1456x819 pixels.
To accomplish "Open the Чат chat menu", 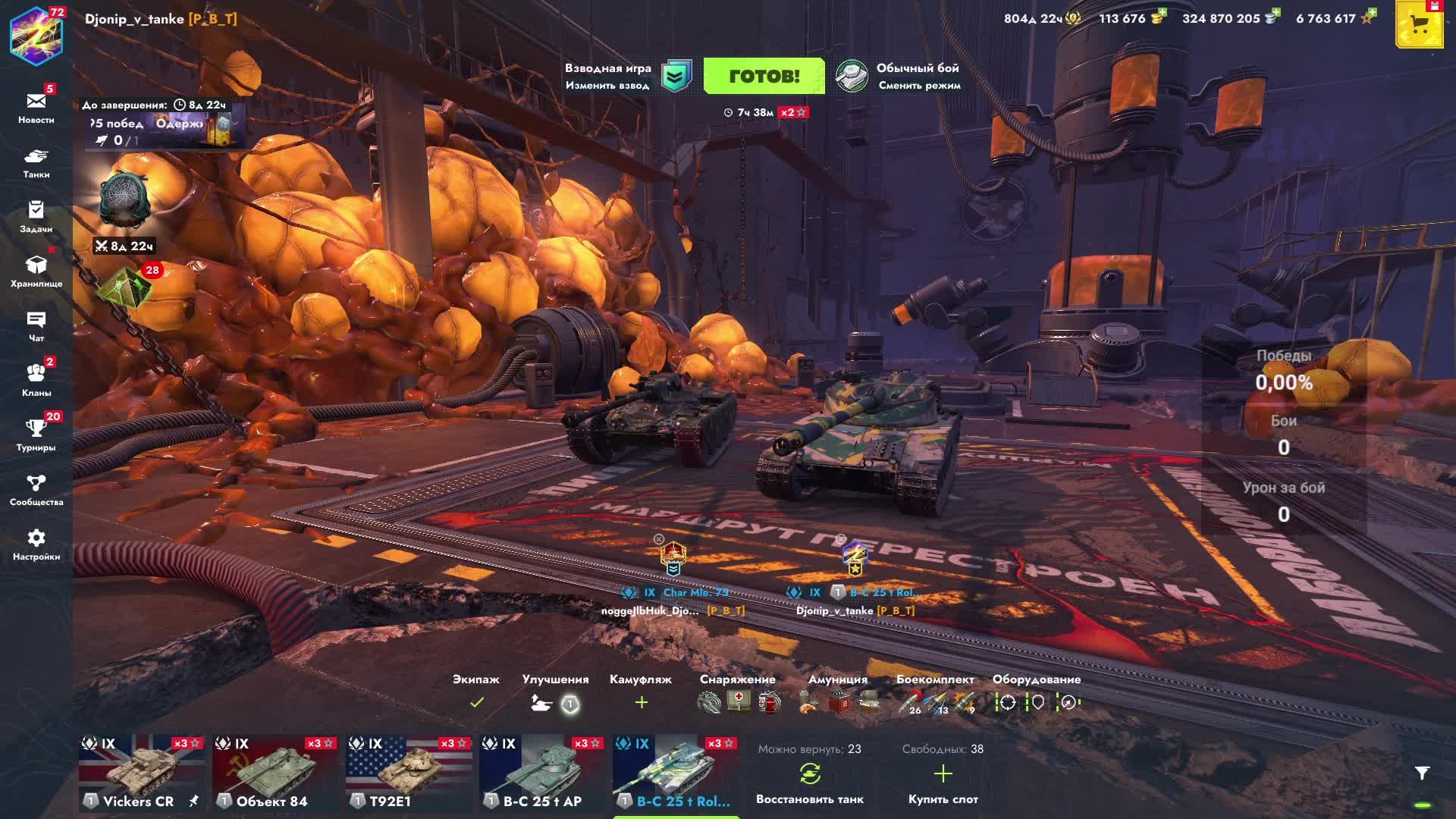I will [36, 326].
